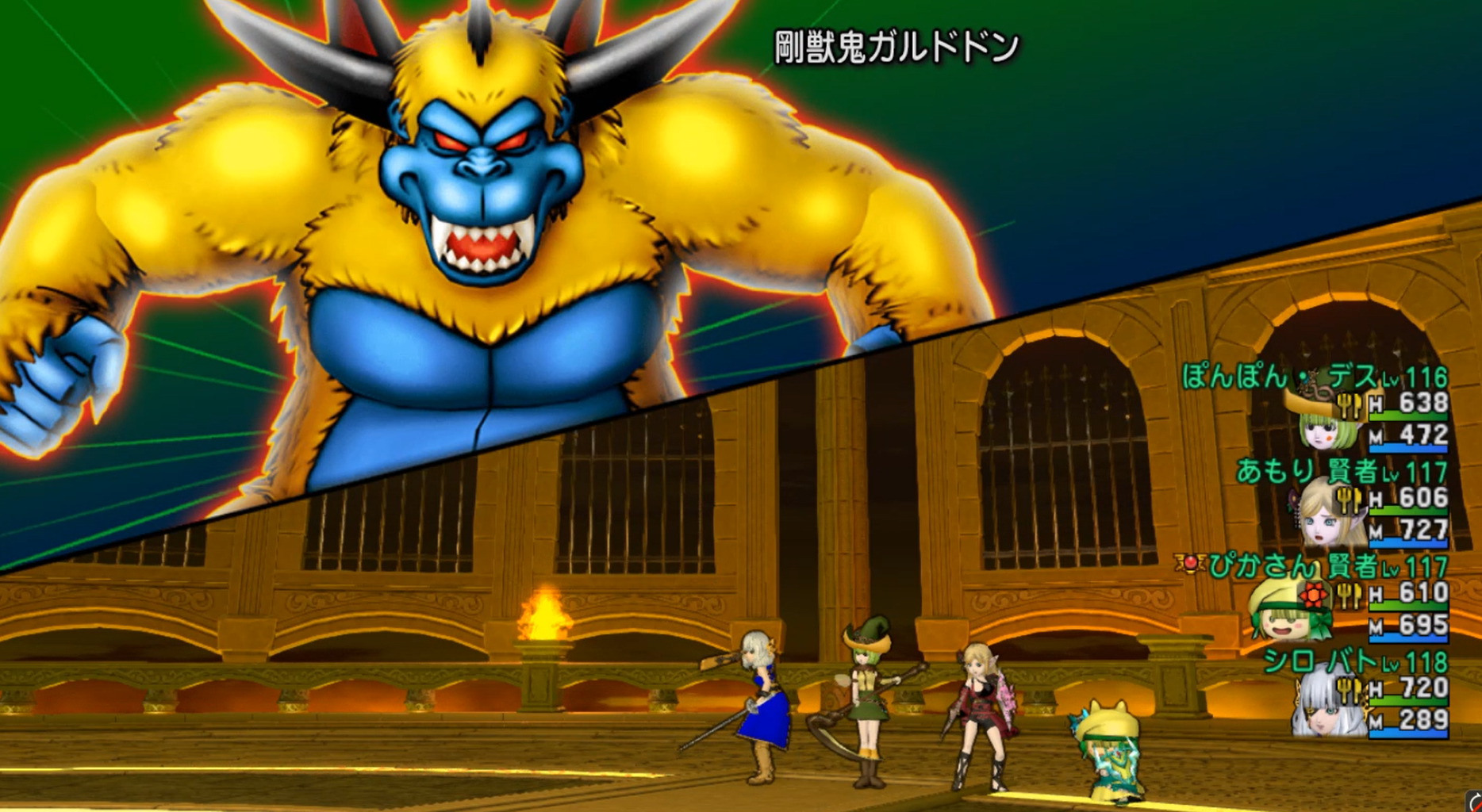The height and width of the screenshot is (812, 1482).
Task: Click ぴかさん's fork-and-knife buff icon
Action: click(x=1349, y=595)
